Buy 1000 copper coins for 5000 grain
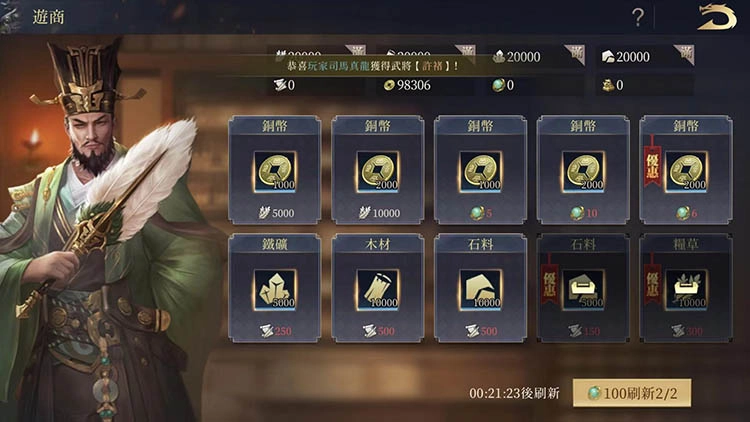Image resolution: width=750 pixels, height=422 pixels. (x=274, y=170)
